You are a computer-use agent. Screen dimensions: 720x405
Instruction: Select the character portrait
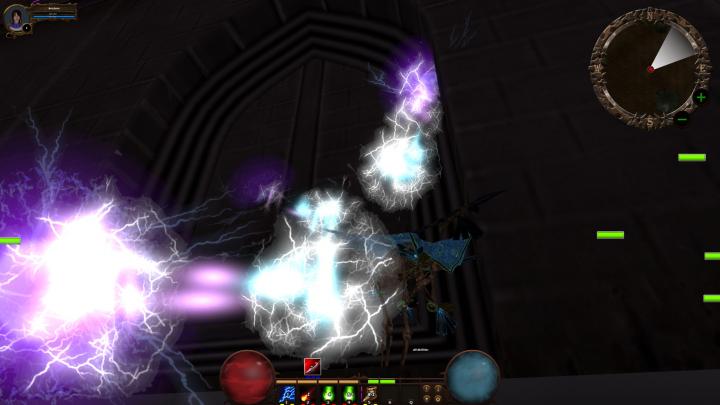tap(16, 17)
